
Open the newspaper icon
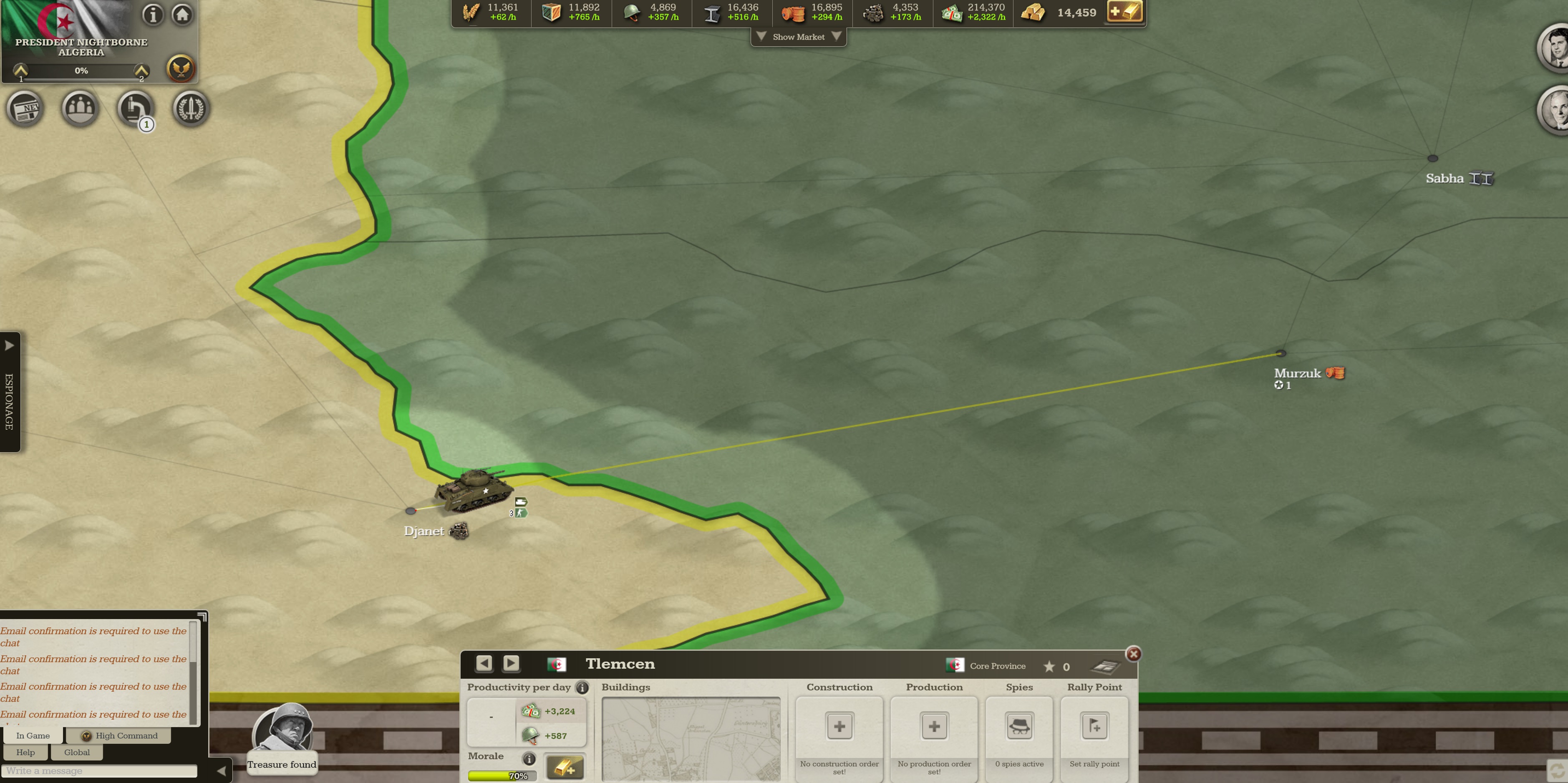[x=25, y=109]
